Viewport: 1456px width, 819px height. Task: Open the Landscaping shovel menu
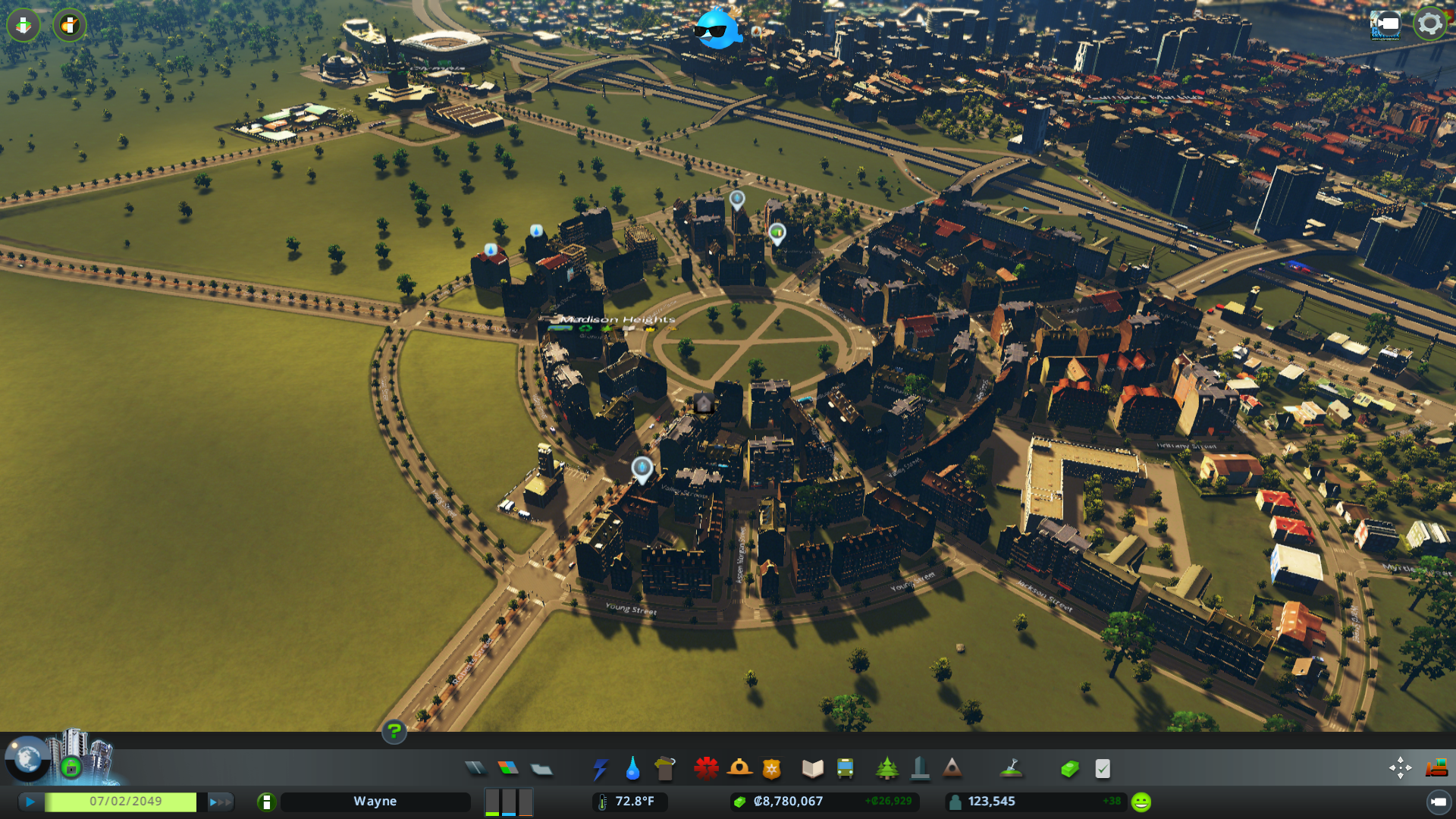1011,769
